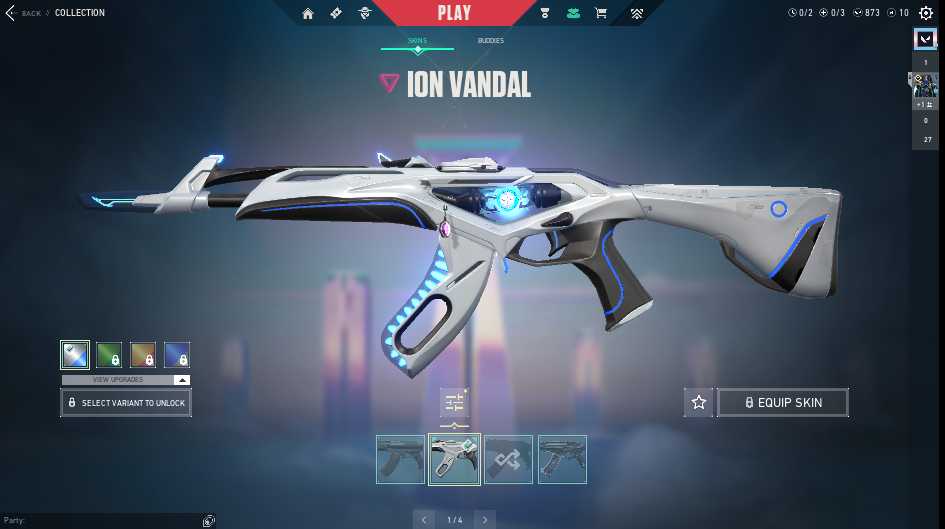945x529 pixels.
Task: Choose the locked blue variant swatch
Action: (x=177, y=355)
